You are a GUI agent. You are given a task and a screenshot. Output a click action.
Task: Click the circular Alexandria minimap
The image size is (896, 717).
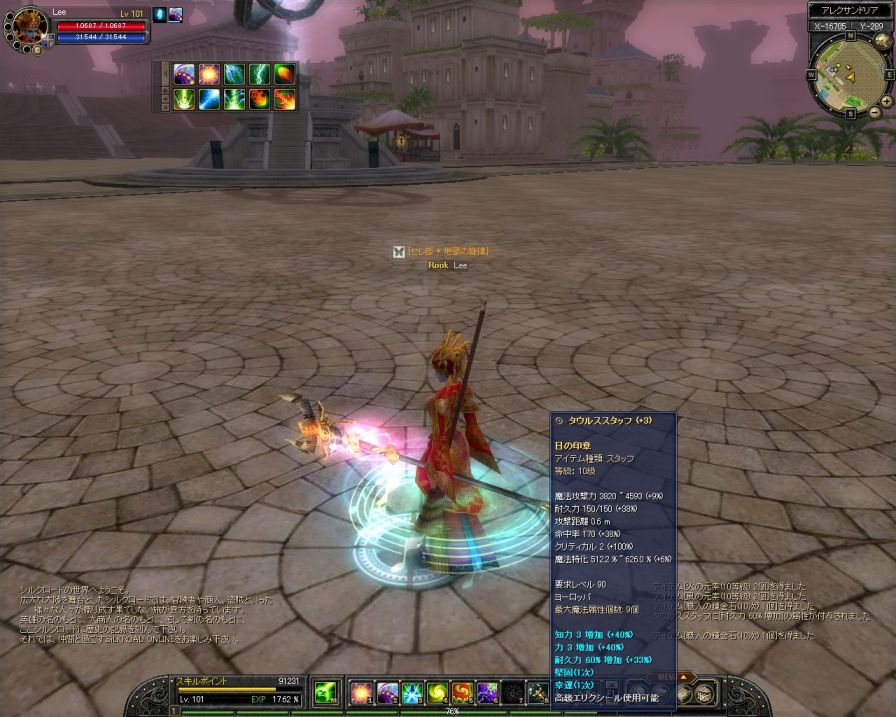pos(849,77)
